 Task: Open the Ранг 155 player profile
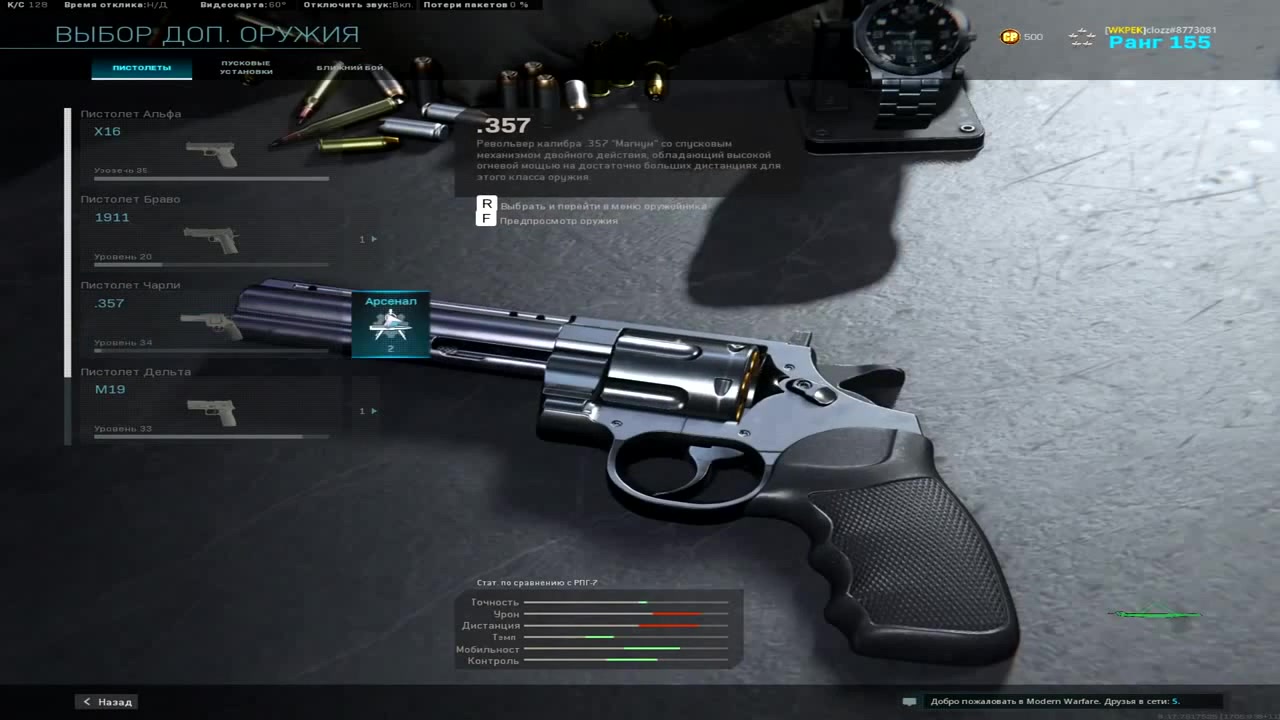pyautogui.click(x=1159, y=42)
